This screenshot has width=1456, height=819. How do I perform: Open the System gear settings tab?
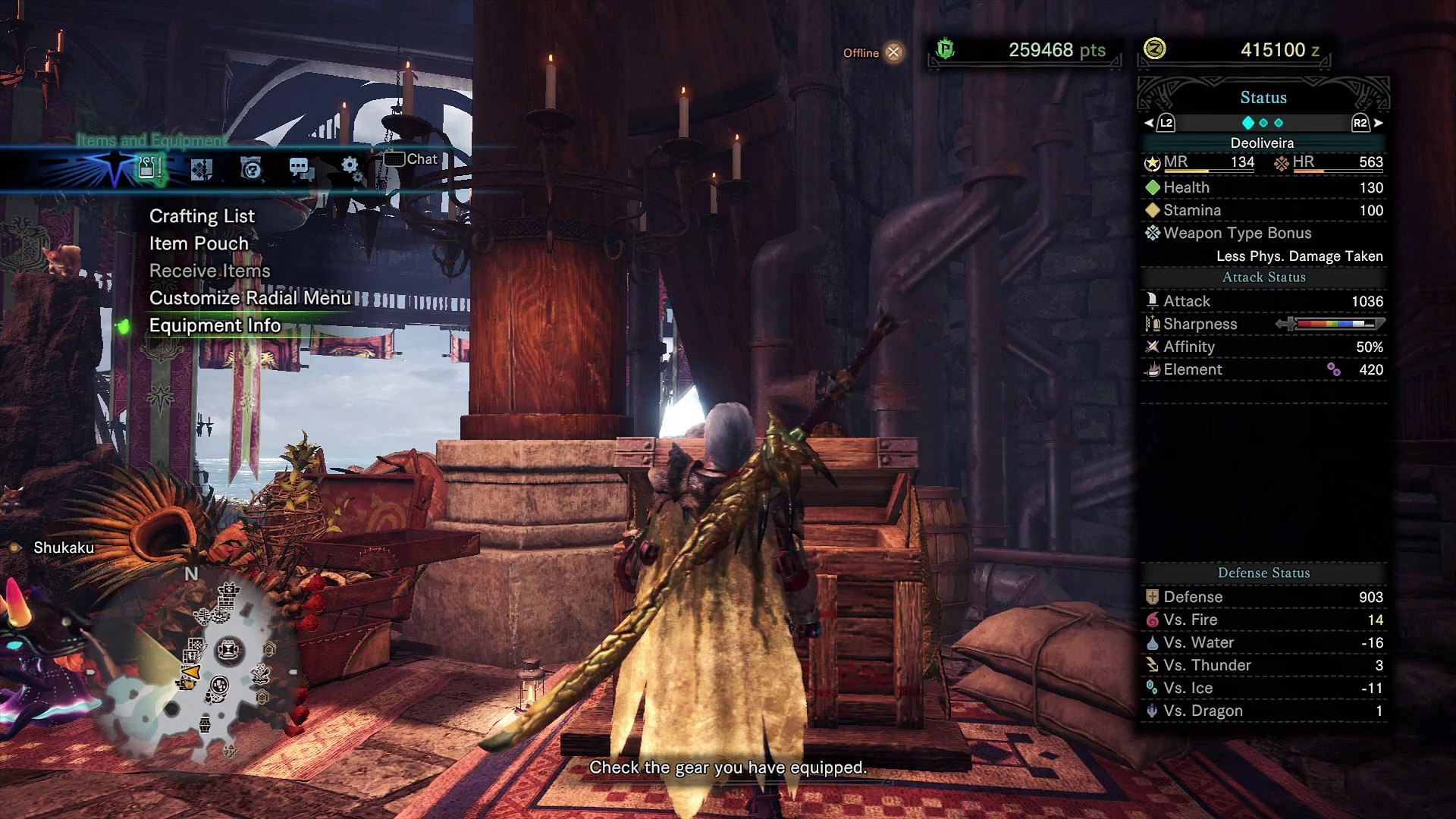(351, 168)
